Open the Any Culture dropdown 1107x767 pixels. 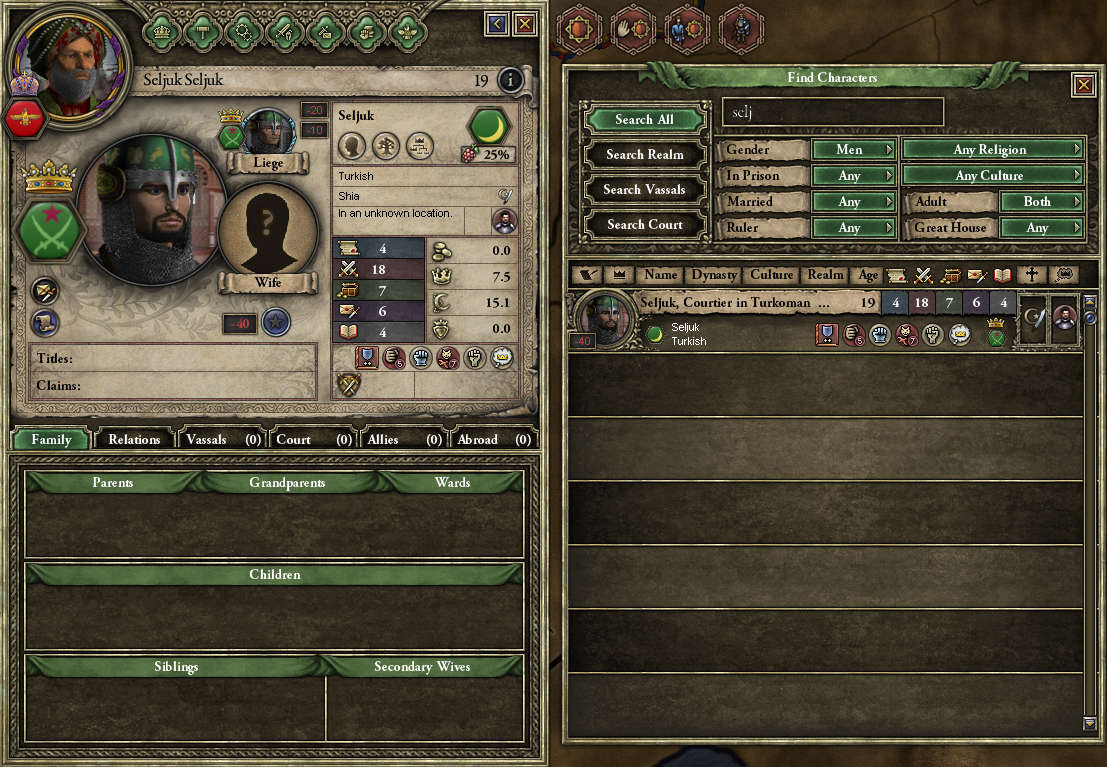992,176
